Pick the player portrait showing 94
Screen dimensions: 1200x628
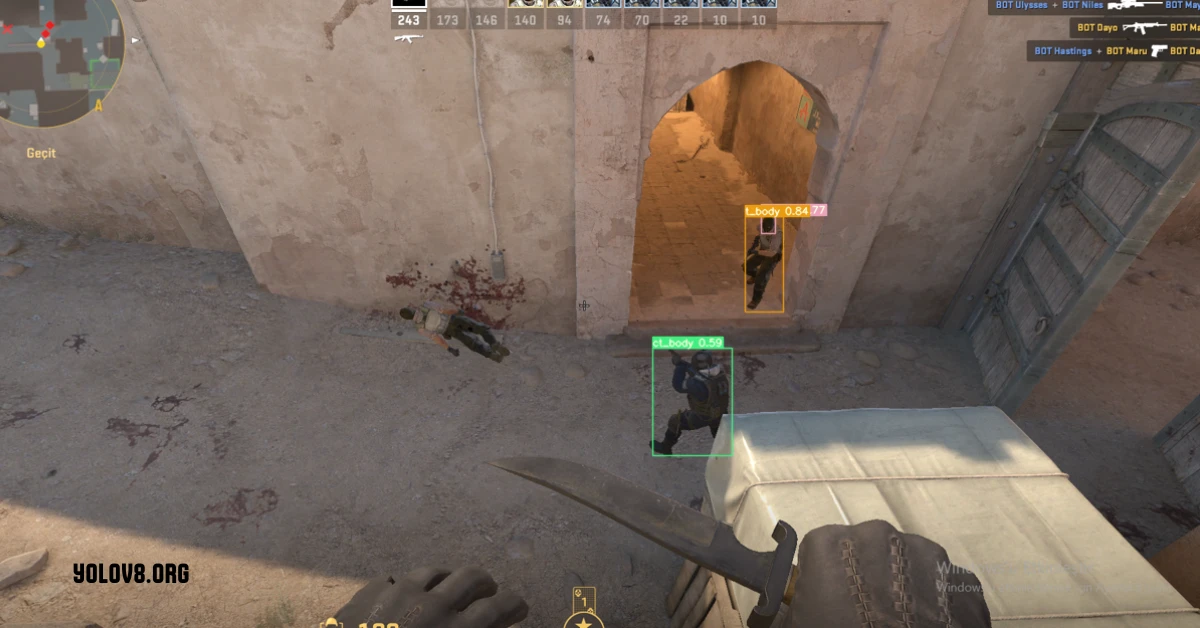tap(564, 14)
